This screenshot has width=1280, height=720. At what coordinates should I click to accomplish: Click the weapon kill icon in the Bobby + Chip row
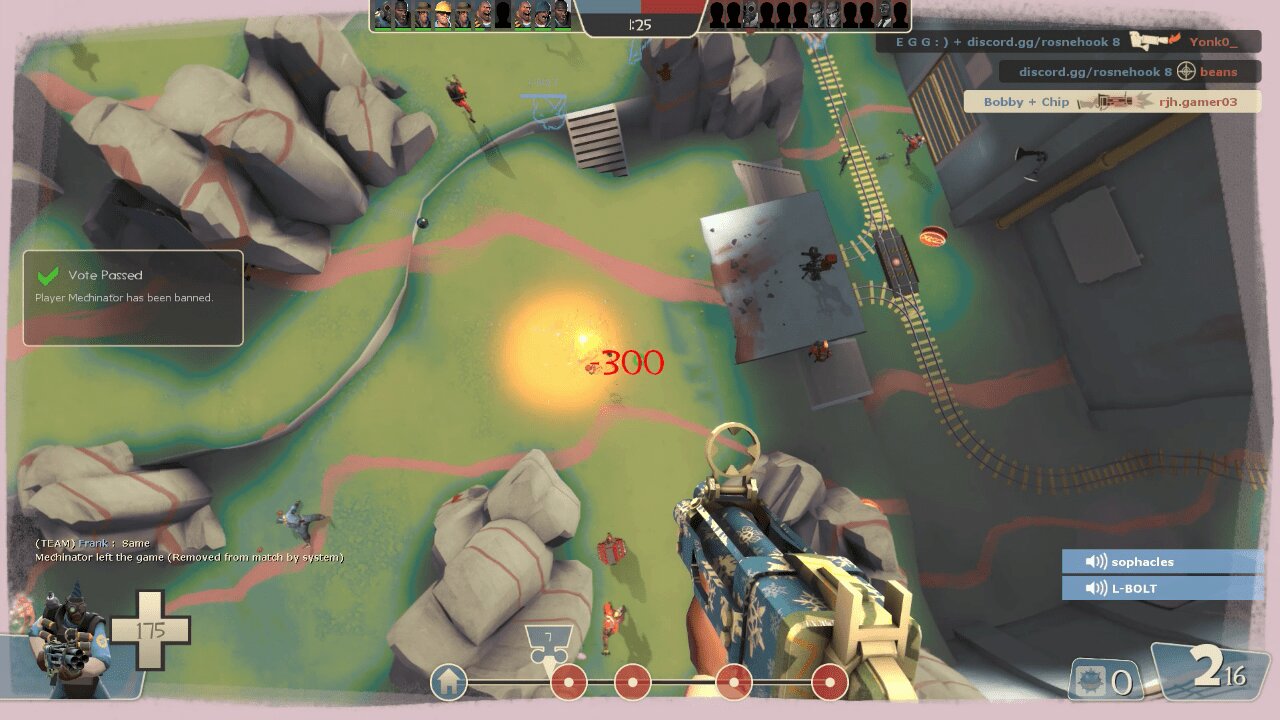coord(1113,101)
